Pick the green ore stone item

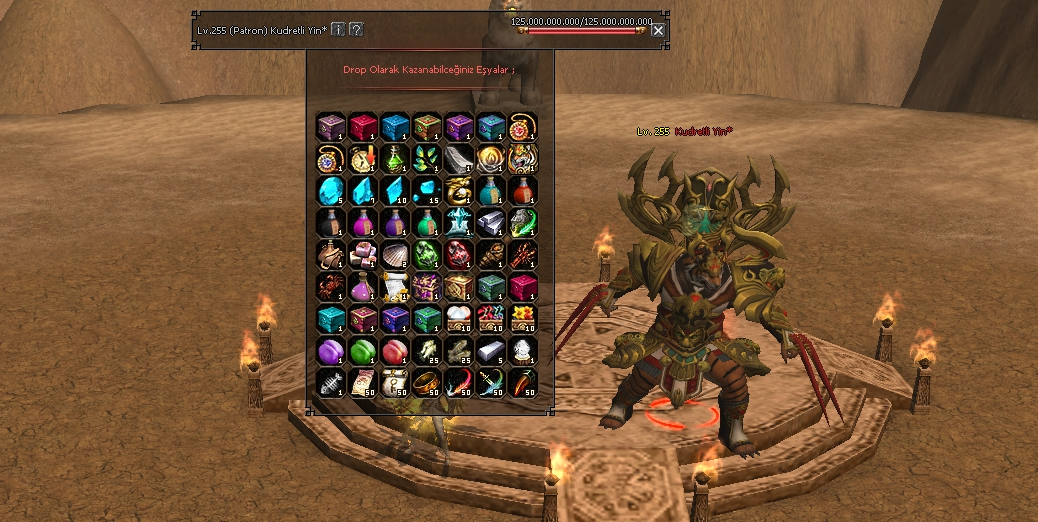pos(427,255)
